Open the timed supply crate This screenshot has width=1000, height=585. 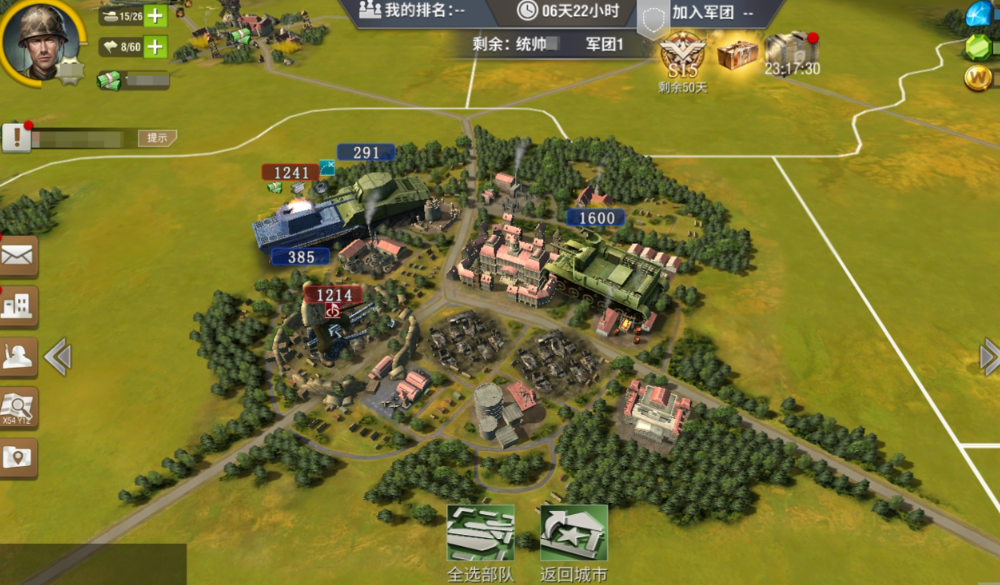tap(791, 52)
